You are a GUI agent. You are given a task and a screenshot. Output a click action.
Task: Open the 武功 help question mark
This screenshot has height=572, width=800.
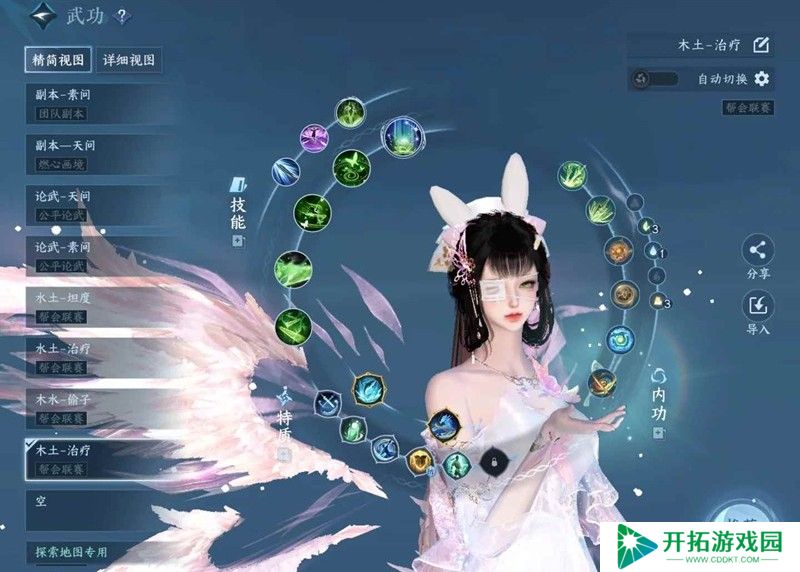coord(121,16)
